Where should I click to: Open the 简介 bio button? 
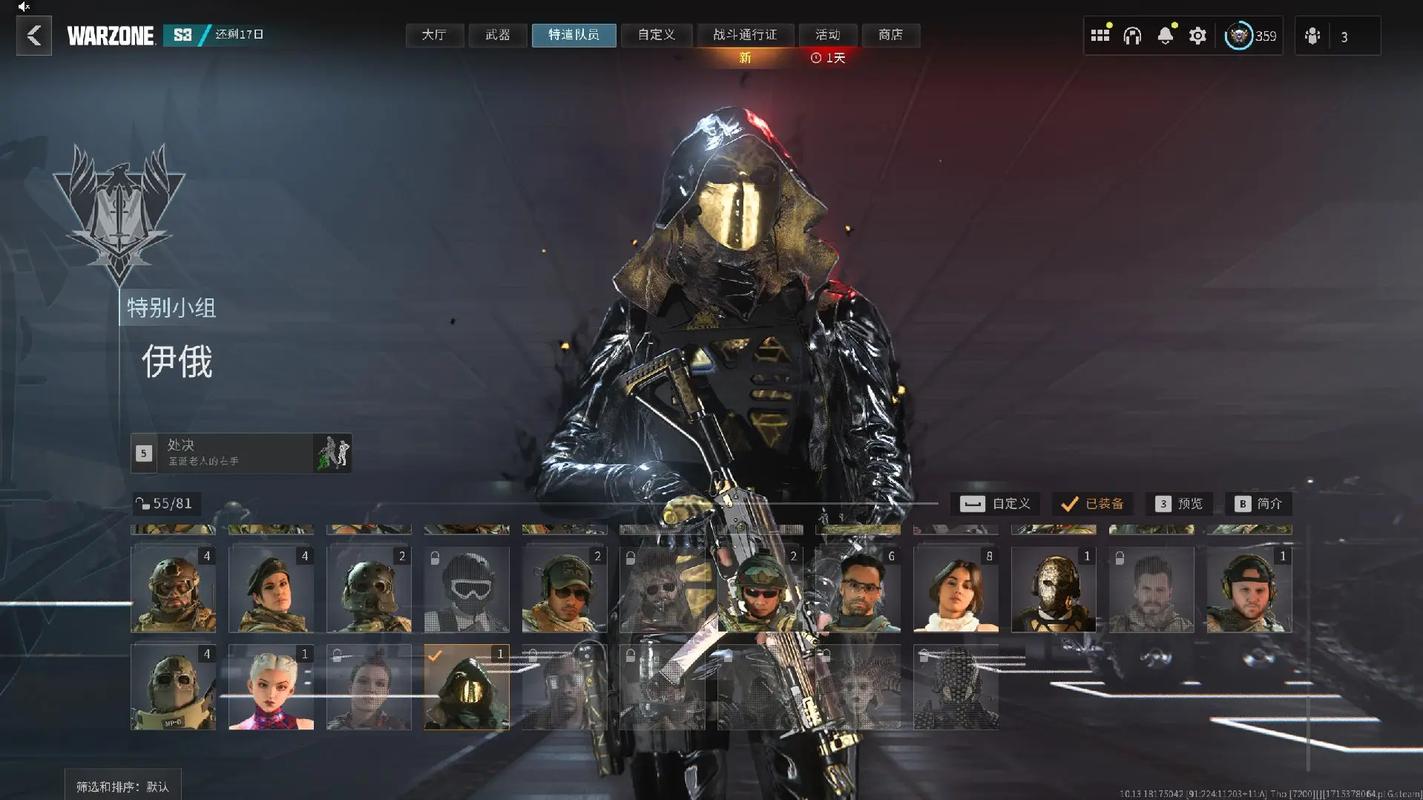pos(1258,504)
